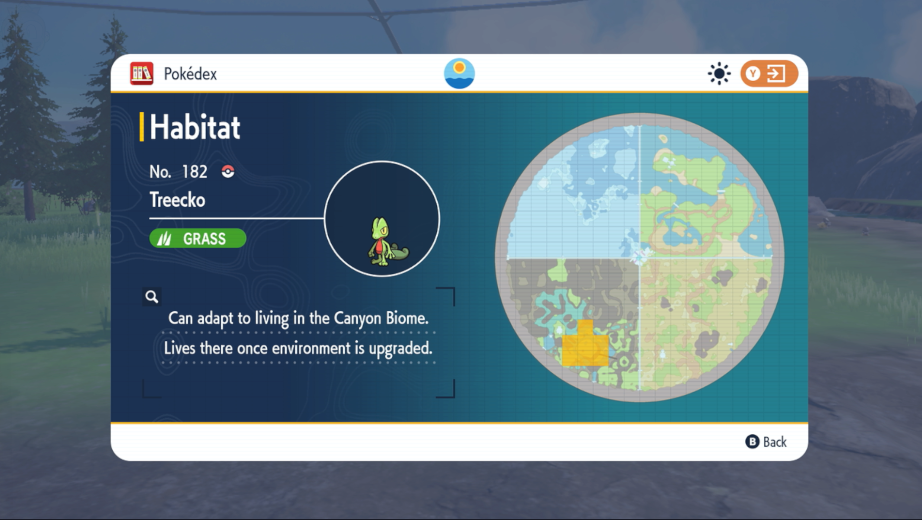This screenshot has width=922, height=520.
Task: Select the green Grass type badge
Action: coord(198,239)
